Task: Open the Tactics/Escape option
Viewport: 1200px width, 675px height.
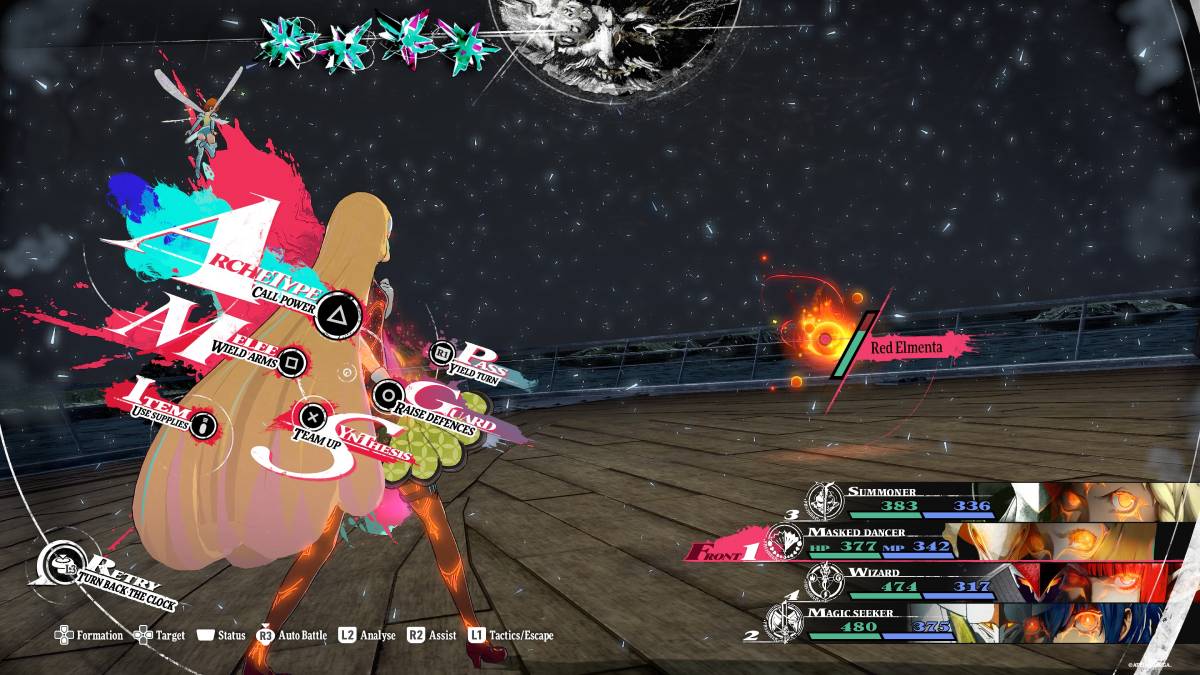Action: (510, 635)
